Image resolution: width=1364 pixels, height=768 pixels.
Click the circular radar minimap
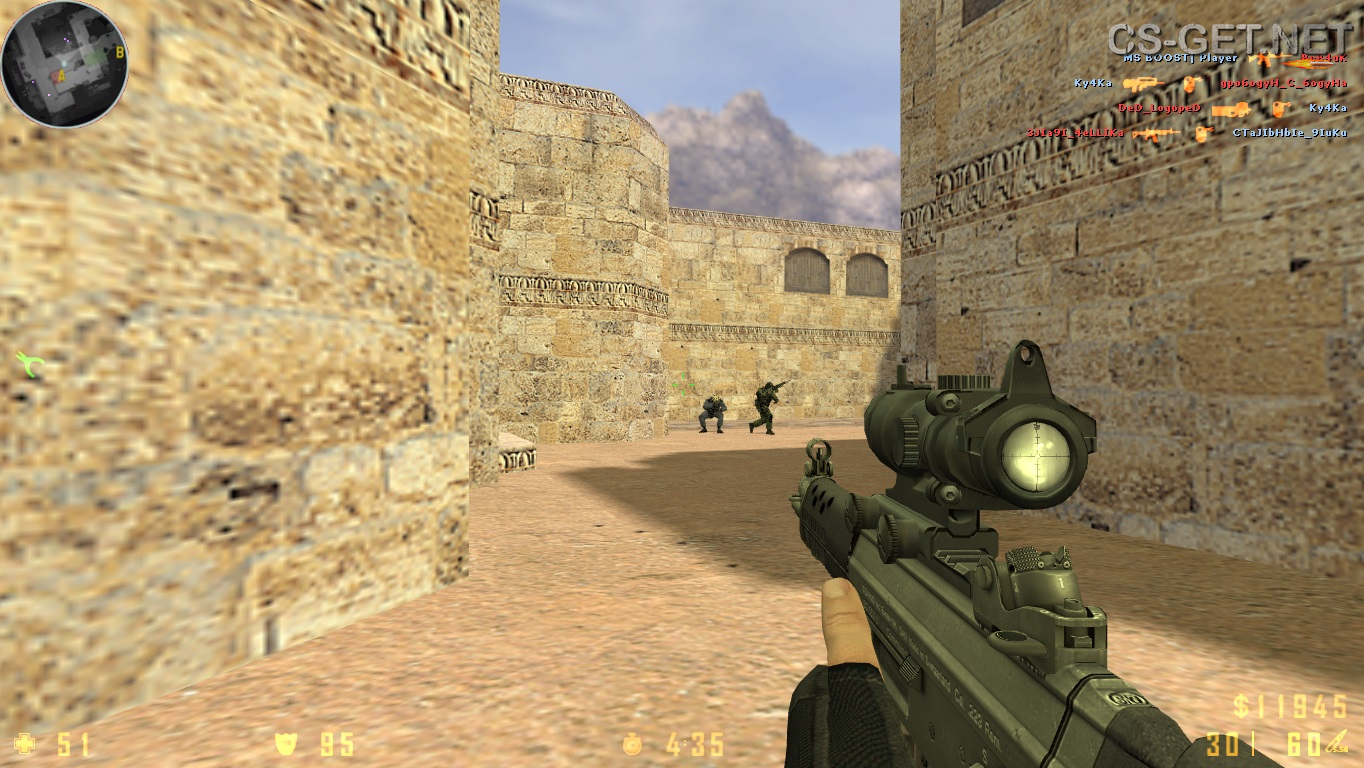tap(64, 64)
